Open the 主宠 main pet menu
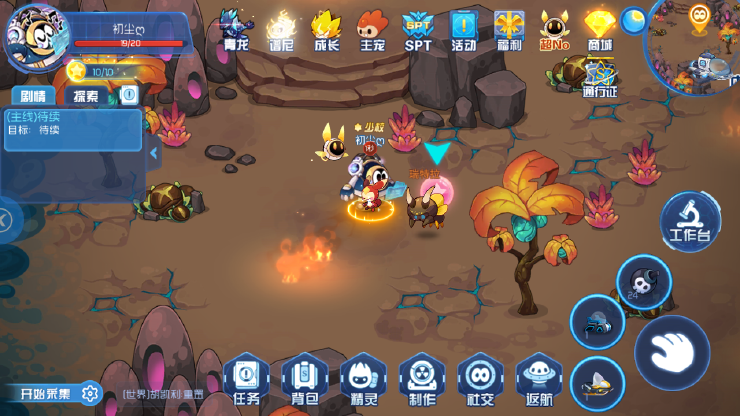This screenshot has width=740, height=416. pos(372,30)
